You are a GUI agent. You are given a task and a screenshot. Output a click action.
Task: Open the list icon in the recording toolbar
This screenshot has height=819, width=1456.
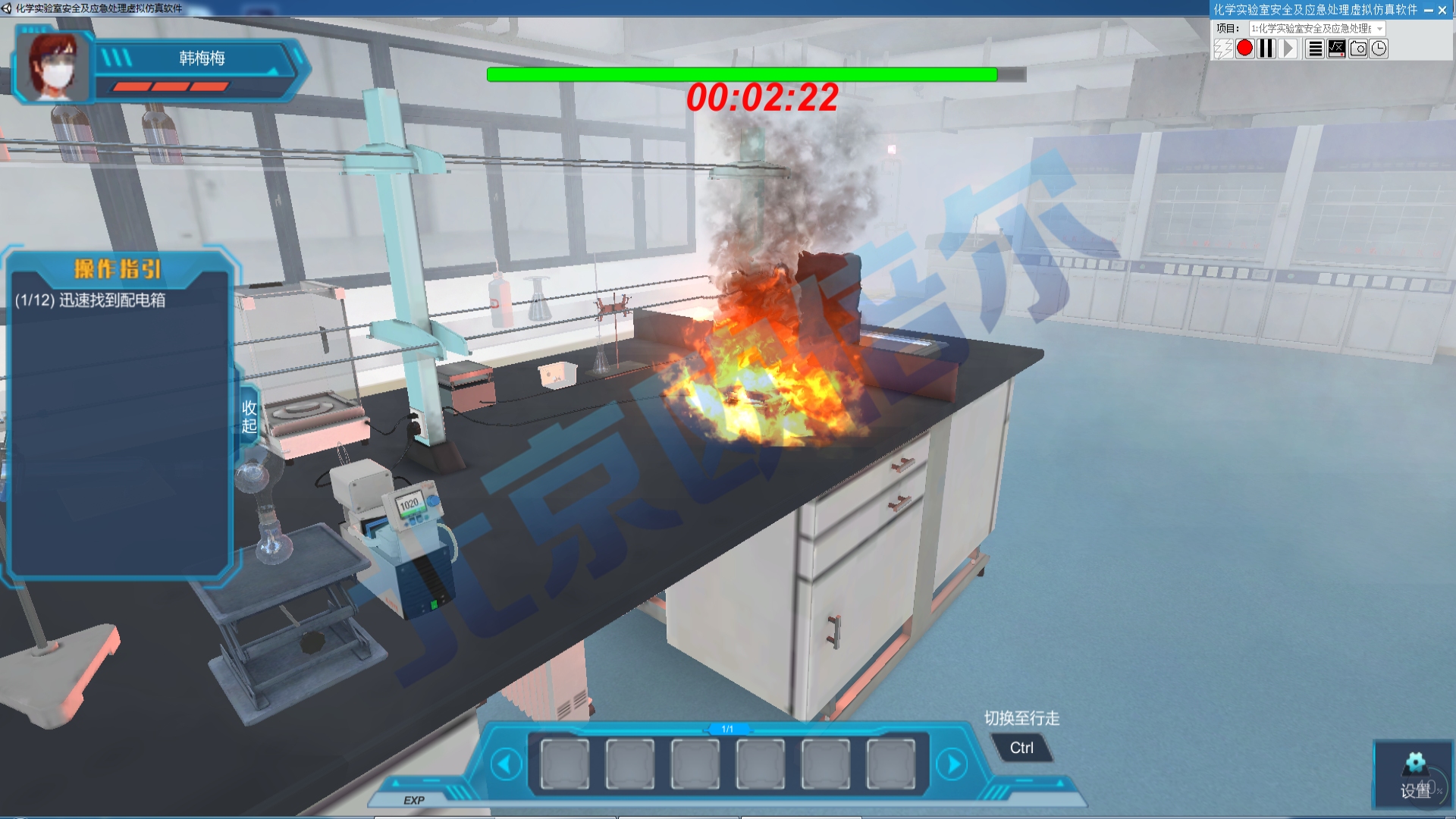click(1313, 49)
